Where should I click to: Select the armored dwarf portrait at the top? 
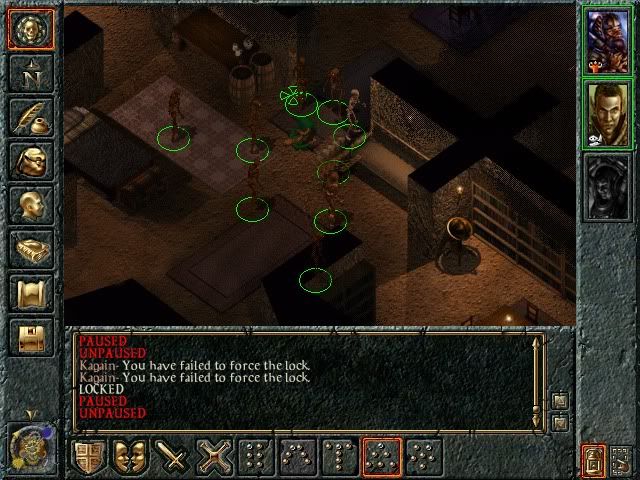608,38
